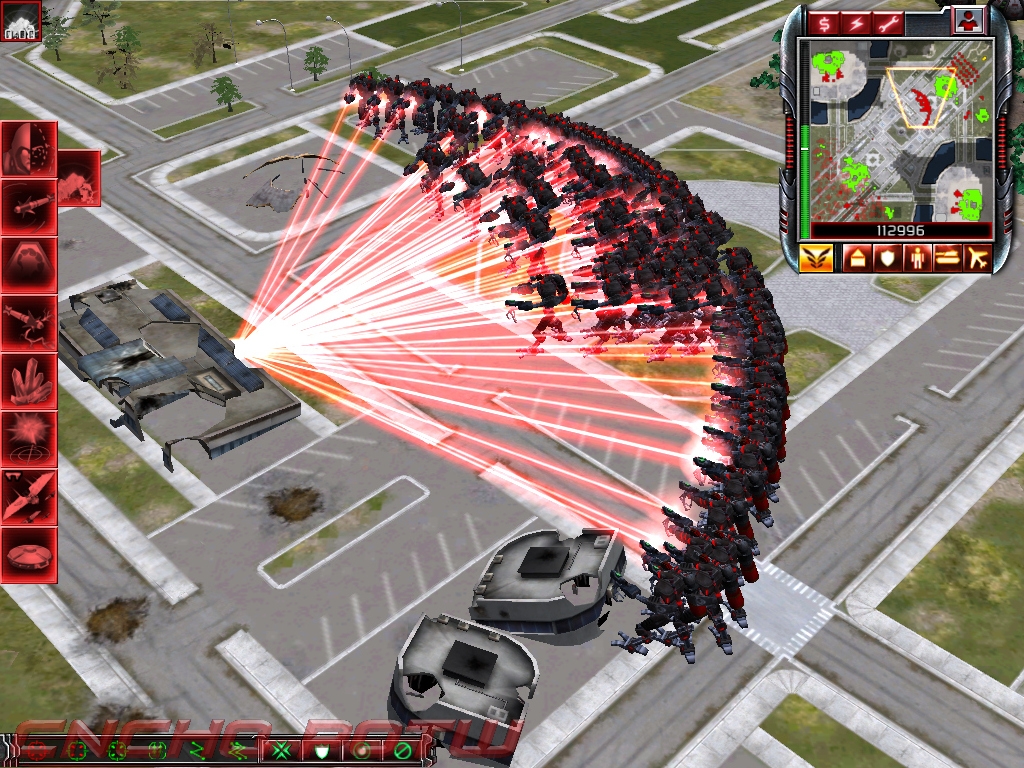The width and height of the screenshot is (1024, 768).
Task: Activate the wrench repair button
Action: [889, 23]
